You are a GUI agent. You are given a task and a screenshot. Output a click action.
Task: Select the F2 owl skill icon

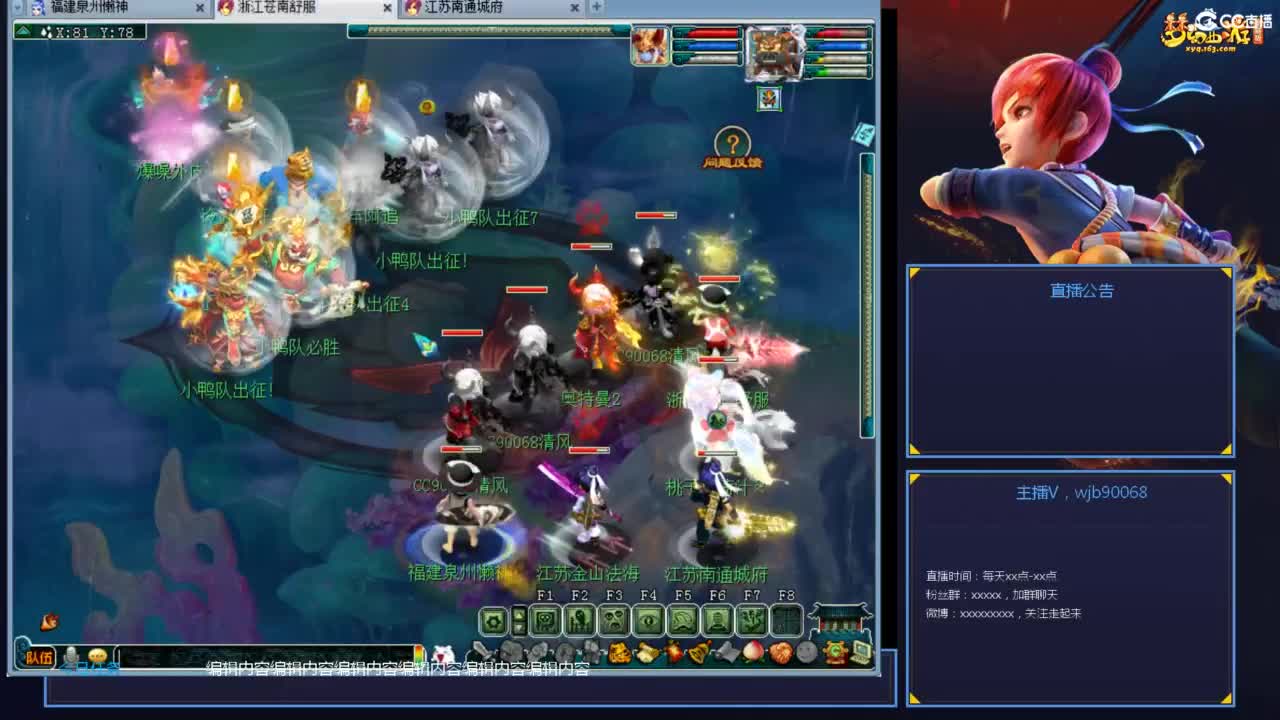click(x=579, y=620)
